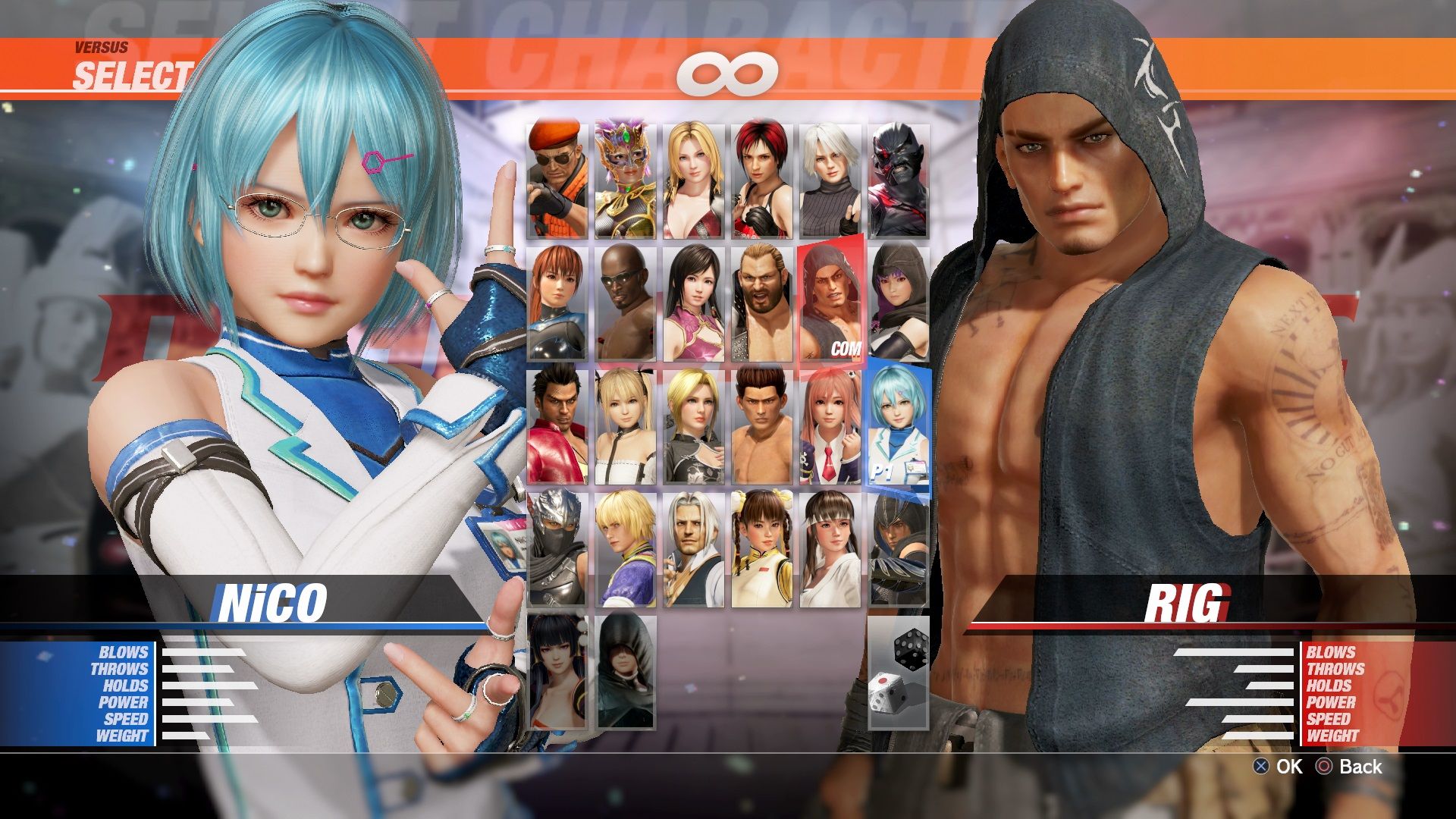Select the pink-haired girl with red tie
The height and width of the screenshot is (819, 1456).
point(830,426)
